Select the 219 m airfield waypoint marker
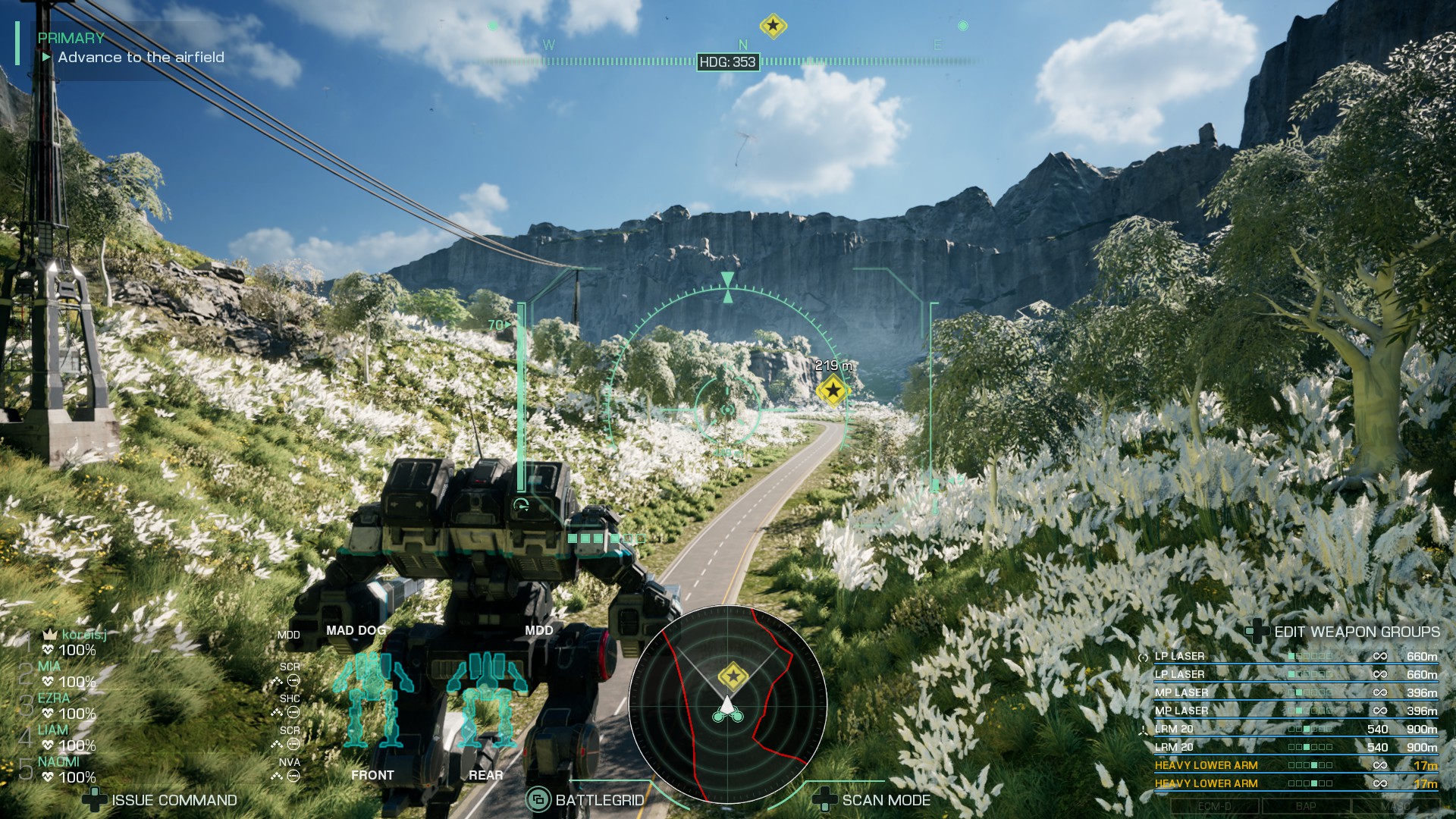Viewport: 1456px width, 819px height. [x=833, y=391]
